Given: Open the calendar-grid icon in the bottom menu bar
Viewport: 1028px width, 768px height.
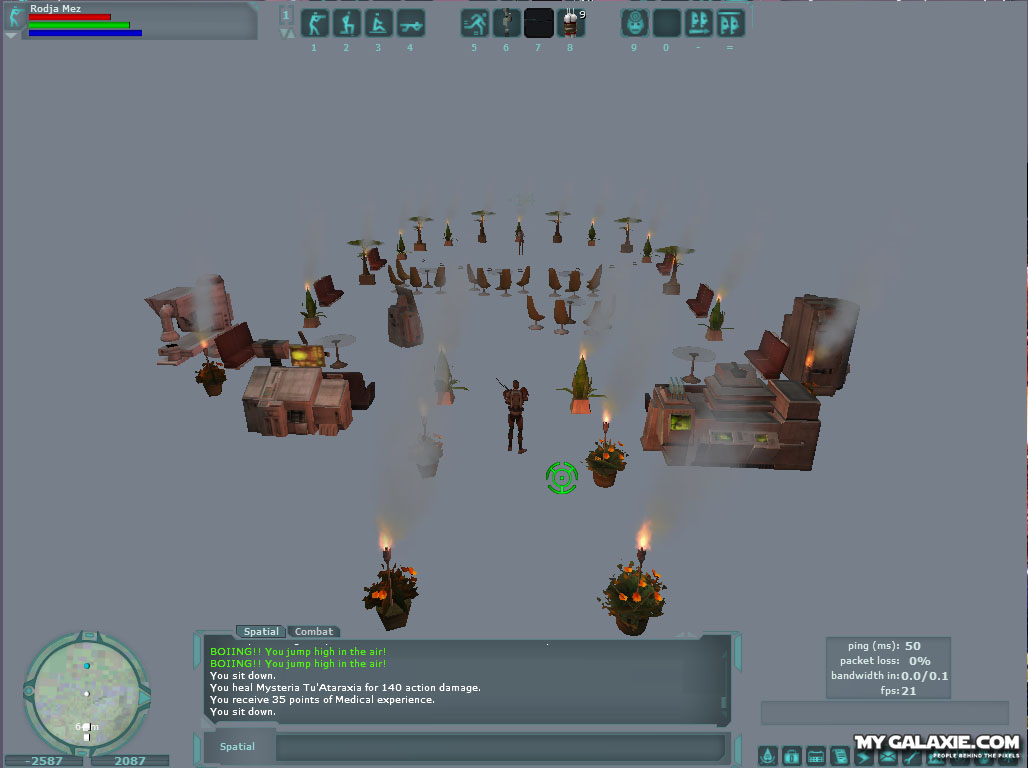Looking at the screenshot, I should 816,756.
